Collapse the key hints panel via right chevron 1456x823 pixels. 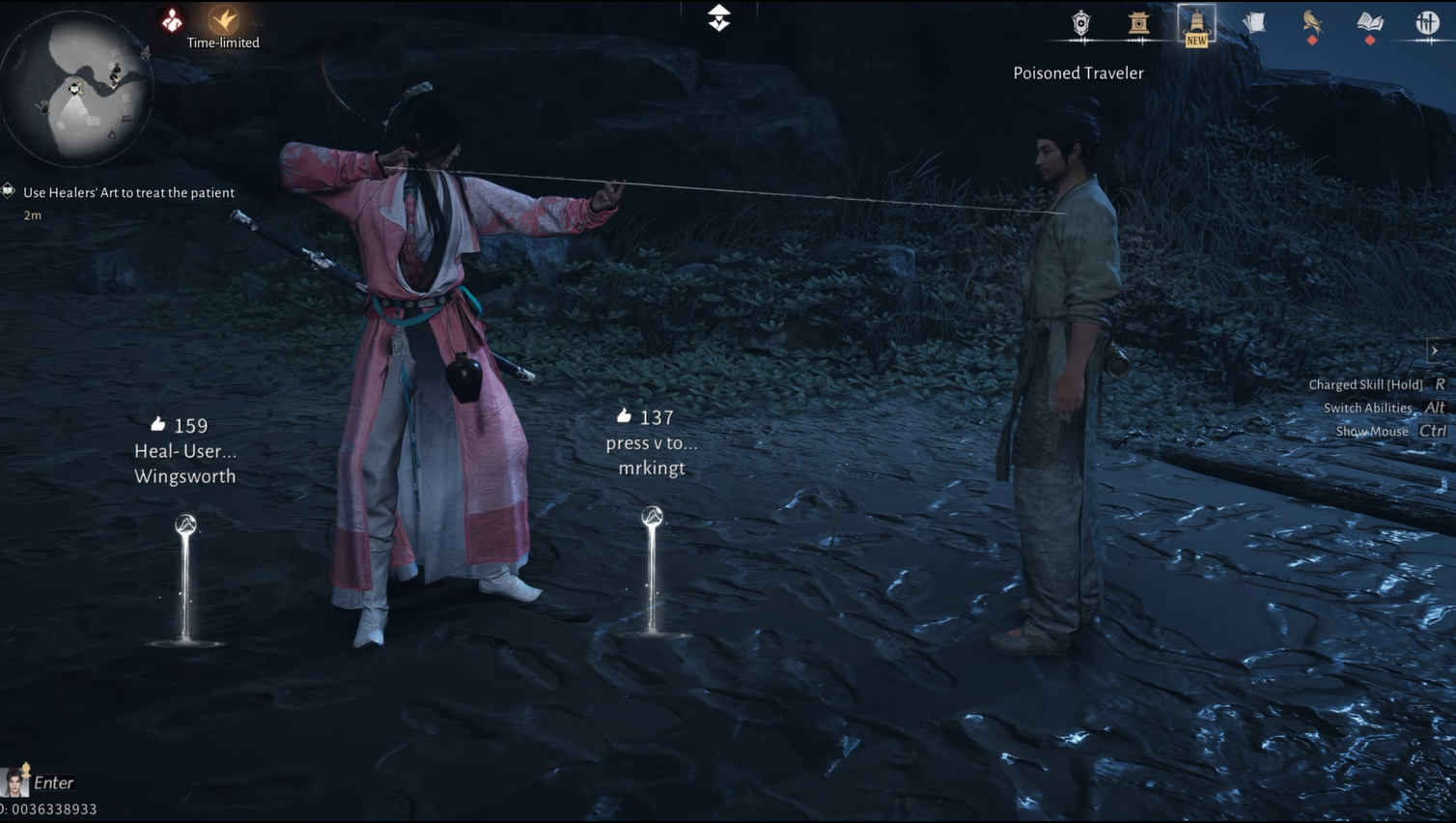[x=1436, y=350]
